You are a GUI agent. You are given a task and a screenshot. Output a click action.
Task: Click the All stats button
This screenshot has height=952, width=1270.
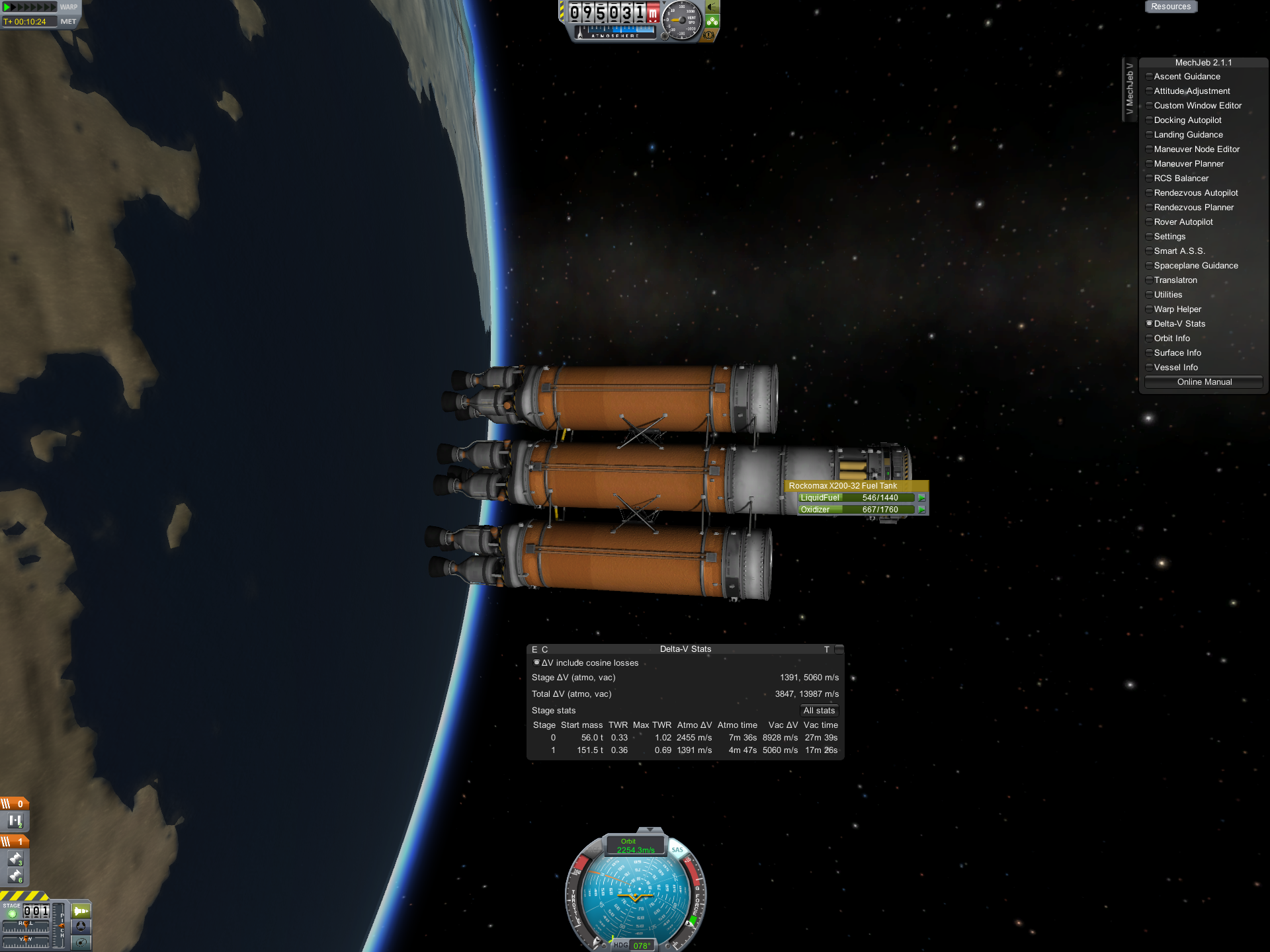(x=819, y=711)
